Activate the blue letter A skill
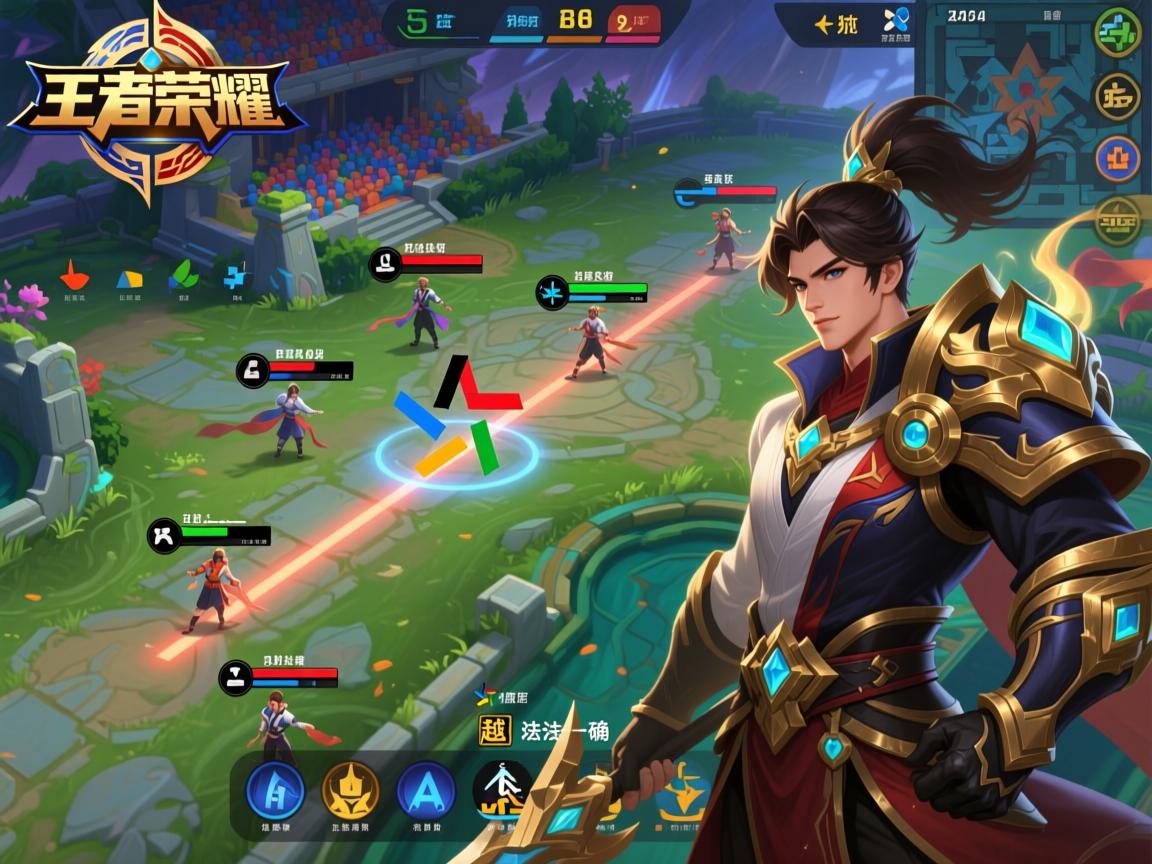 (426, 789)
